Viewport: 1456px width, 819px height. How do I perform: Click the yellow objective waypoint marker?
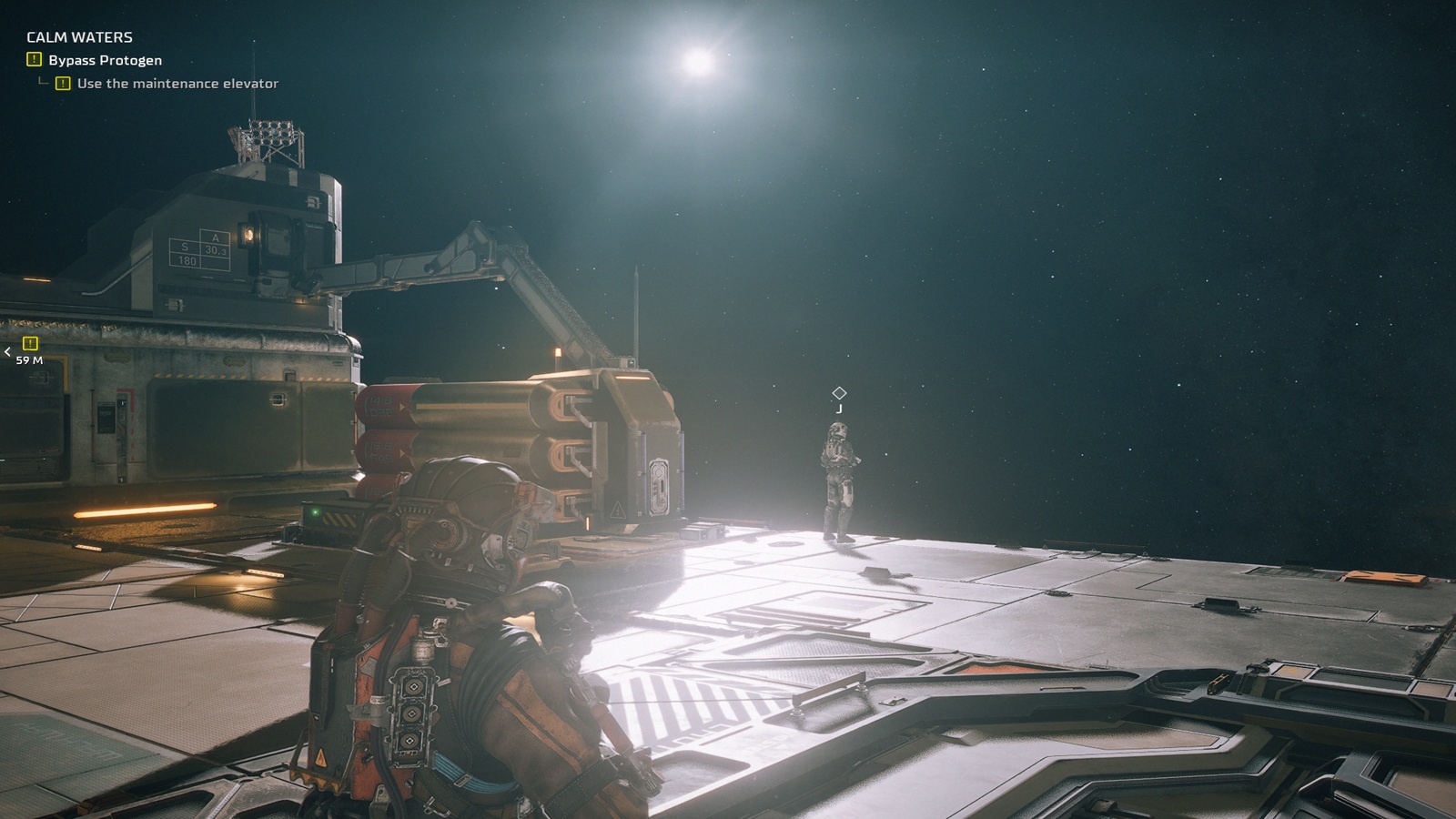tap(30, 343)
